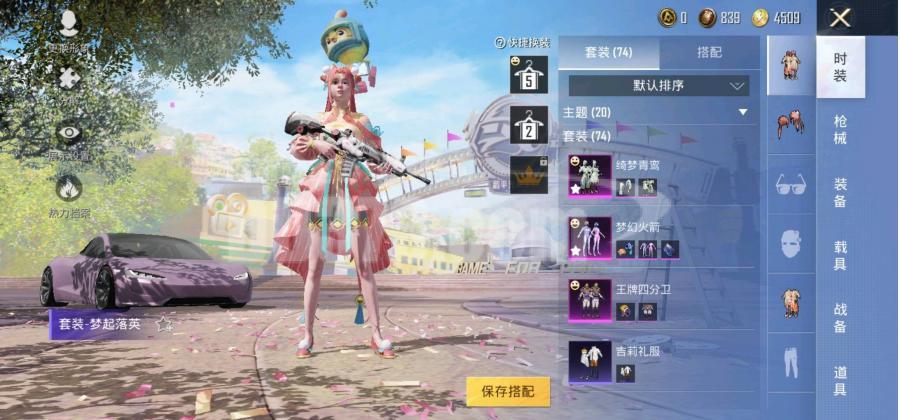Image resolution: width=900 pixels, height=420 pixels.
Task: Filter by the glasses accessory icon
Action: [791, 184]
